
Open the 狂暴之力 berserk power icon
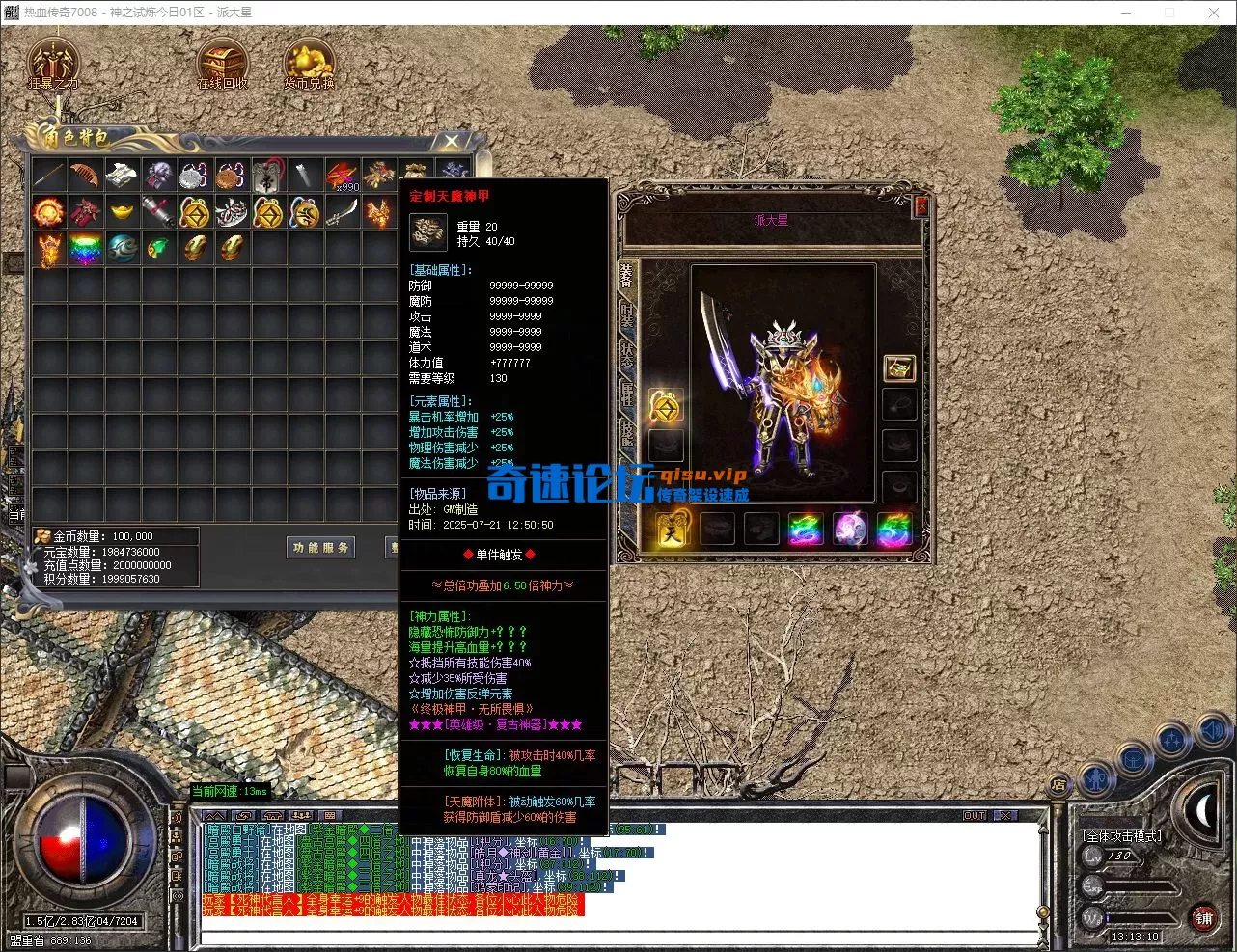coord(53,64)
